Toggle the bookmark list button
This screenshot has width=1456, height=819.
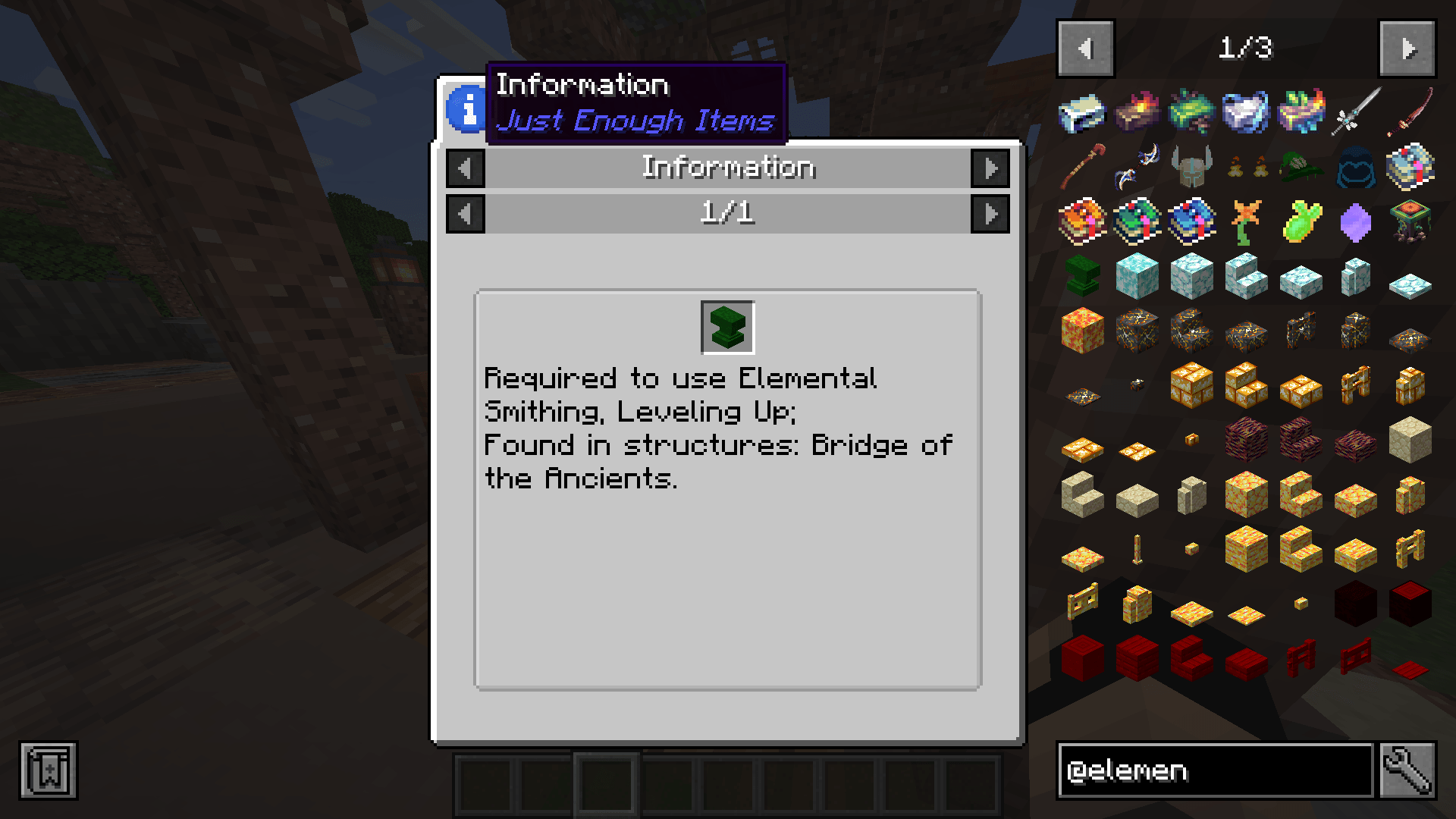point(49,770)
